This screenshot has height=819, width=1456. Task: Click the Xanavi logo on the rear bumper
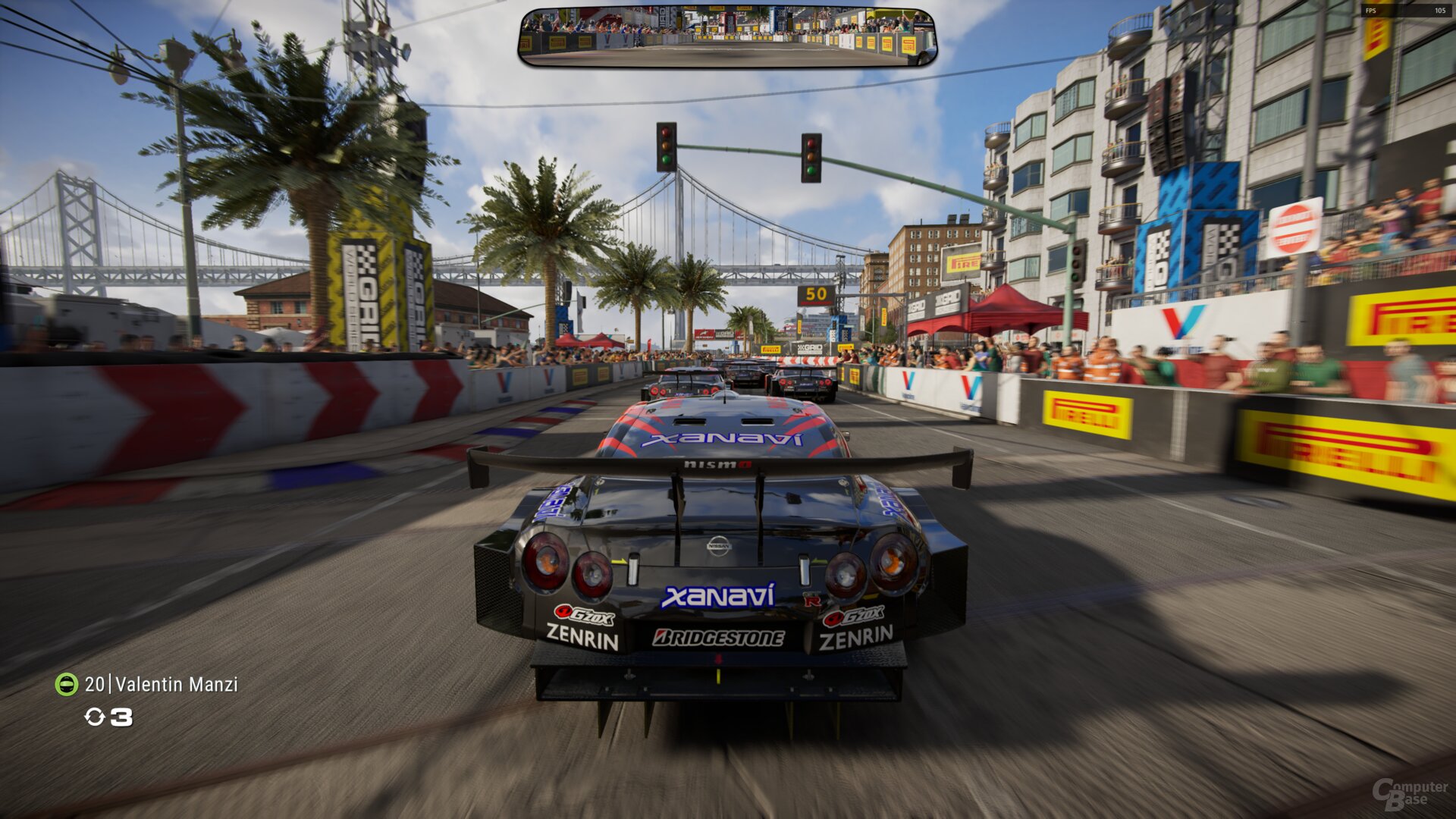(x=716, y=596)
